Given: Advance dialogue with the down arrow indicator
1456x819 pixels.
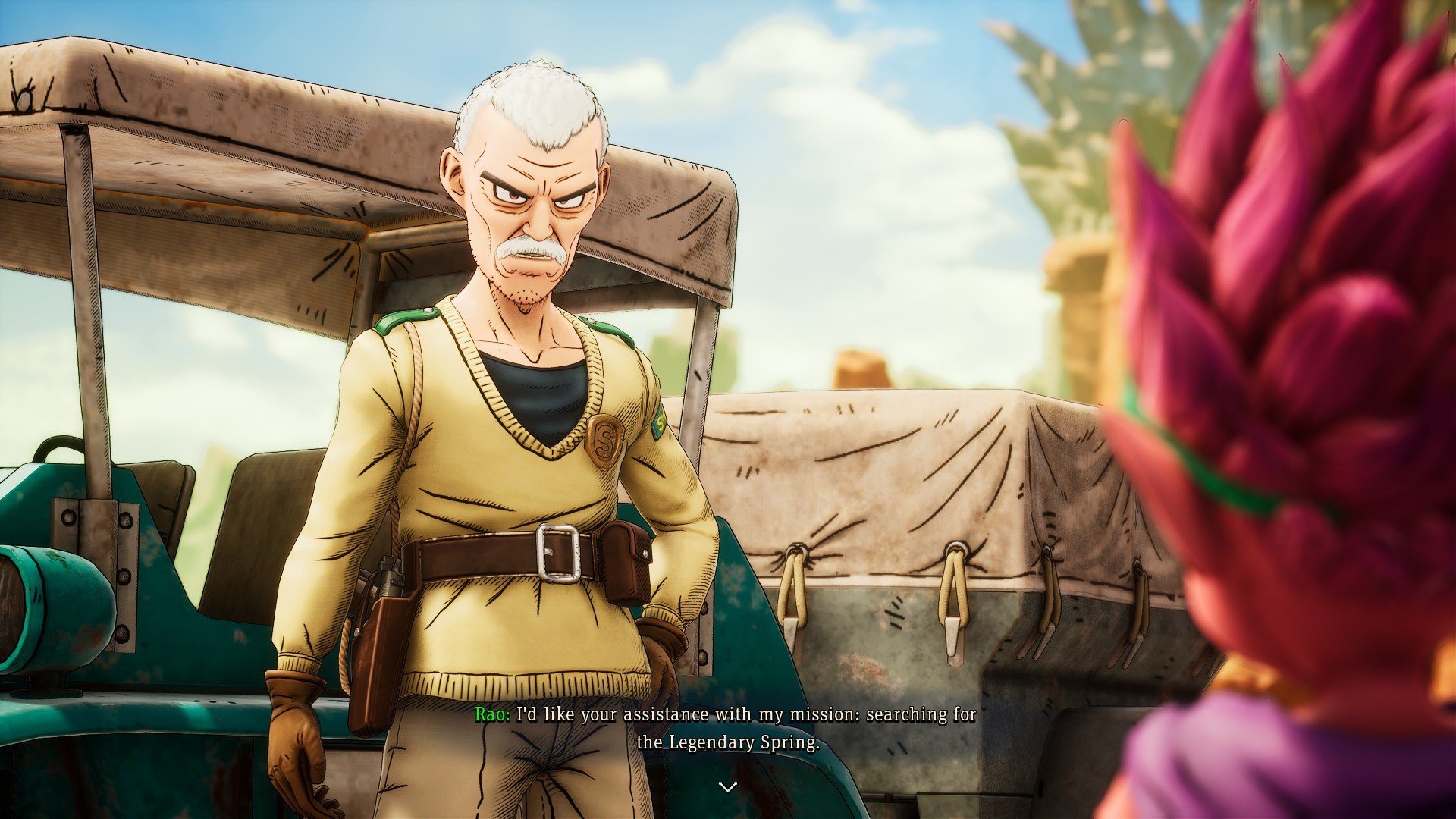Looking at the screenshot, I should tap(727, 787).
